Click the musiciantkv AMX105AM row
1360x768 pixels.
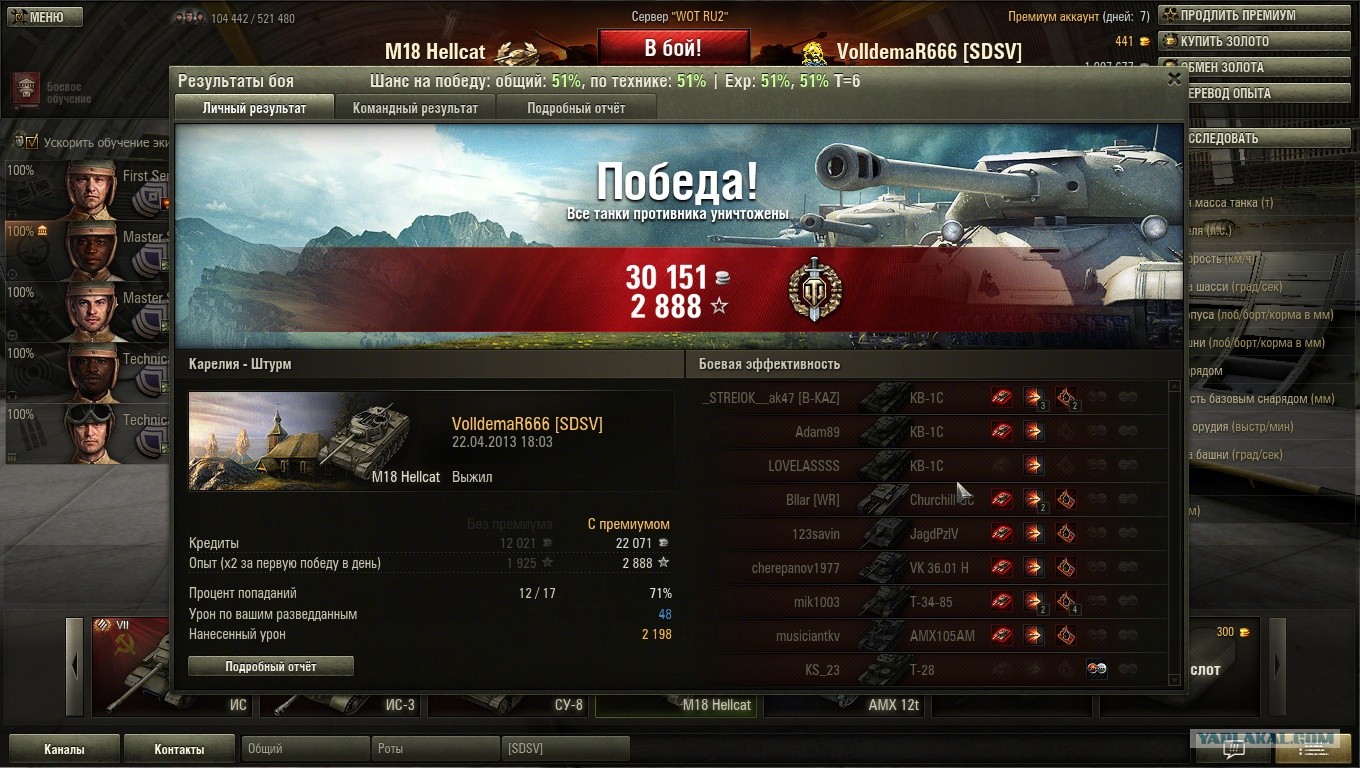[935, 636]
